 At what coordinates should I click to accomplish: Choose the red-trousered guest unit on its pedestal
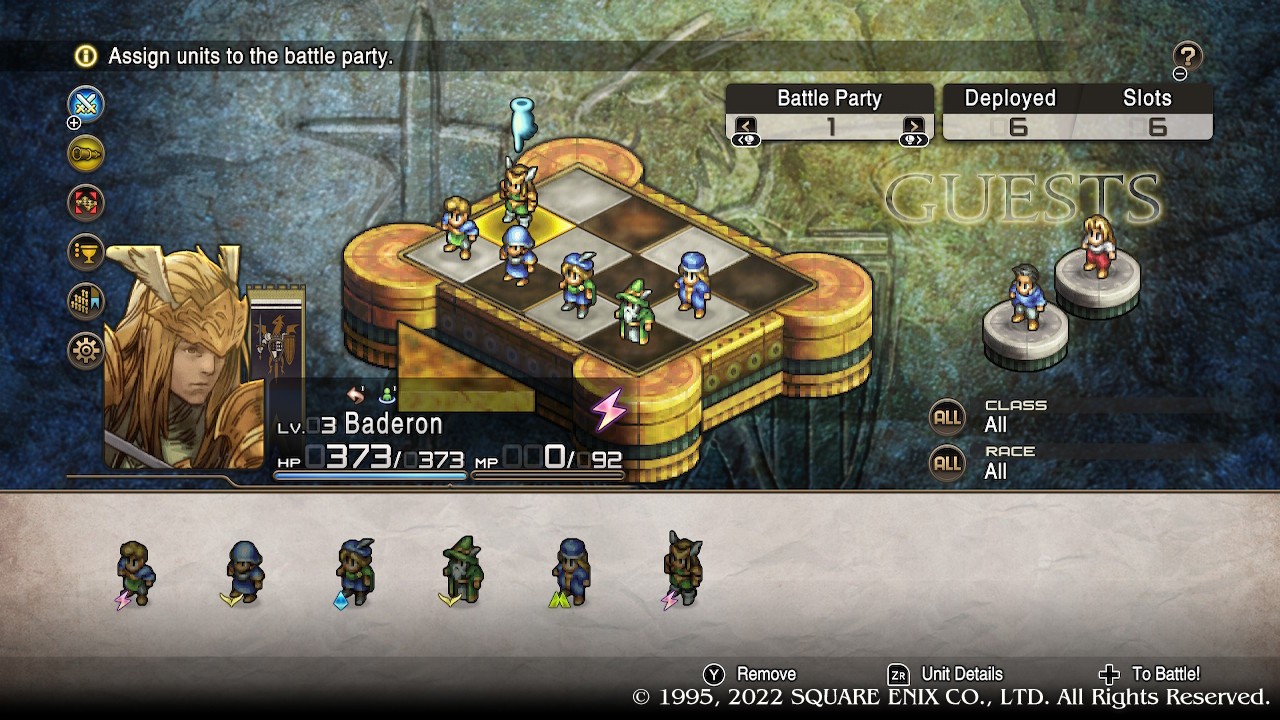click(x=1097, y=246)
